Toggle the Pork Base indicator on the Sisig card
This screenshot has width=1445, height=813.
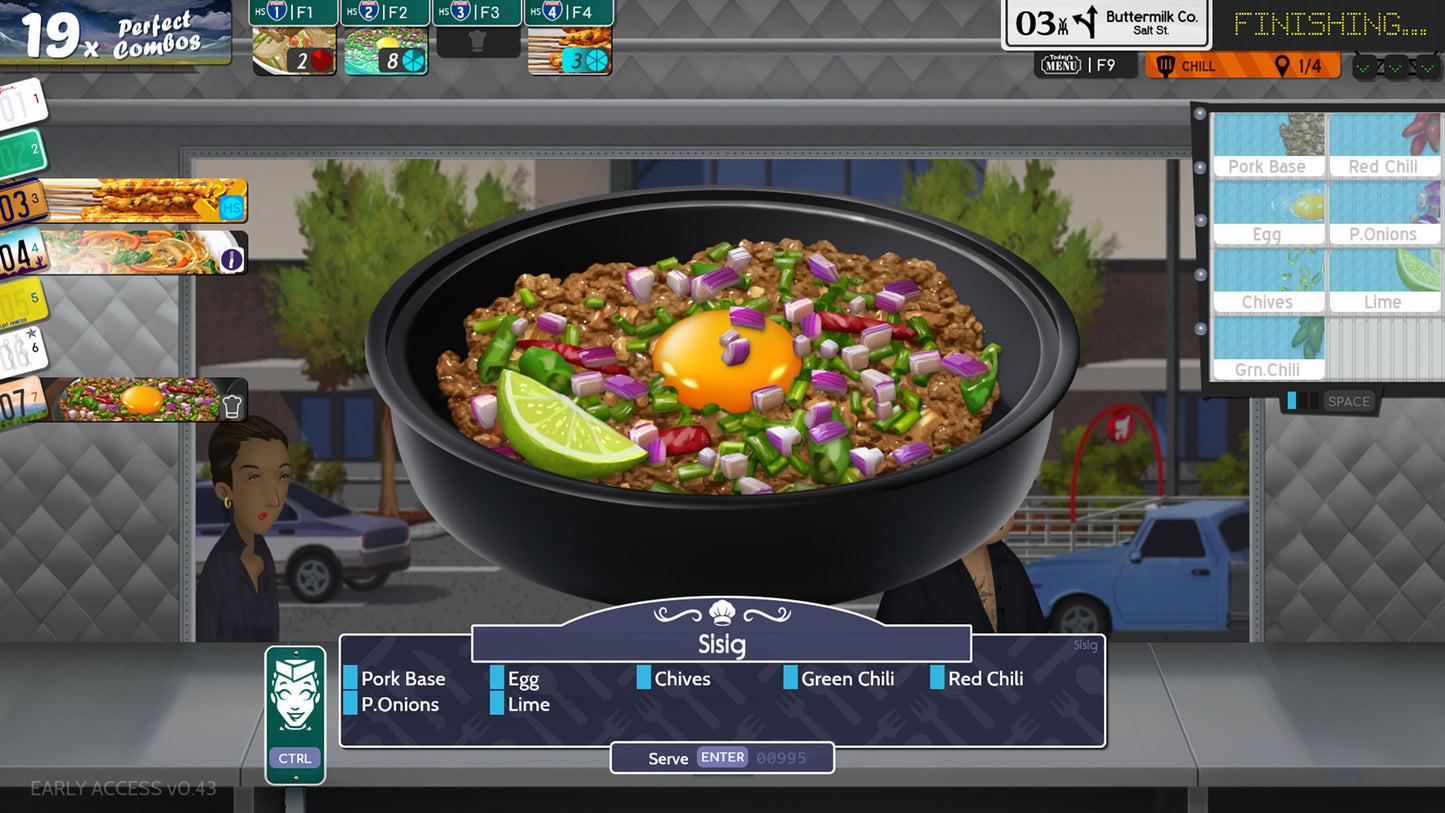[x=352, y=678]
